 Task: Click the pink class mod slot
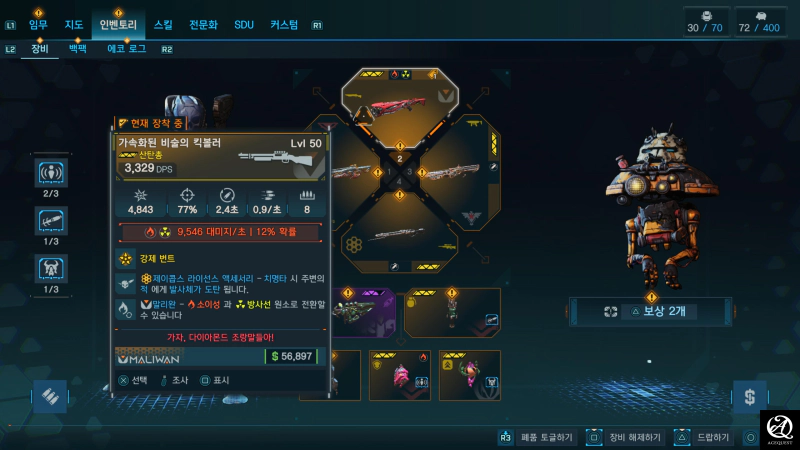pos(399,375)
